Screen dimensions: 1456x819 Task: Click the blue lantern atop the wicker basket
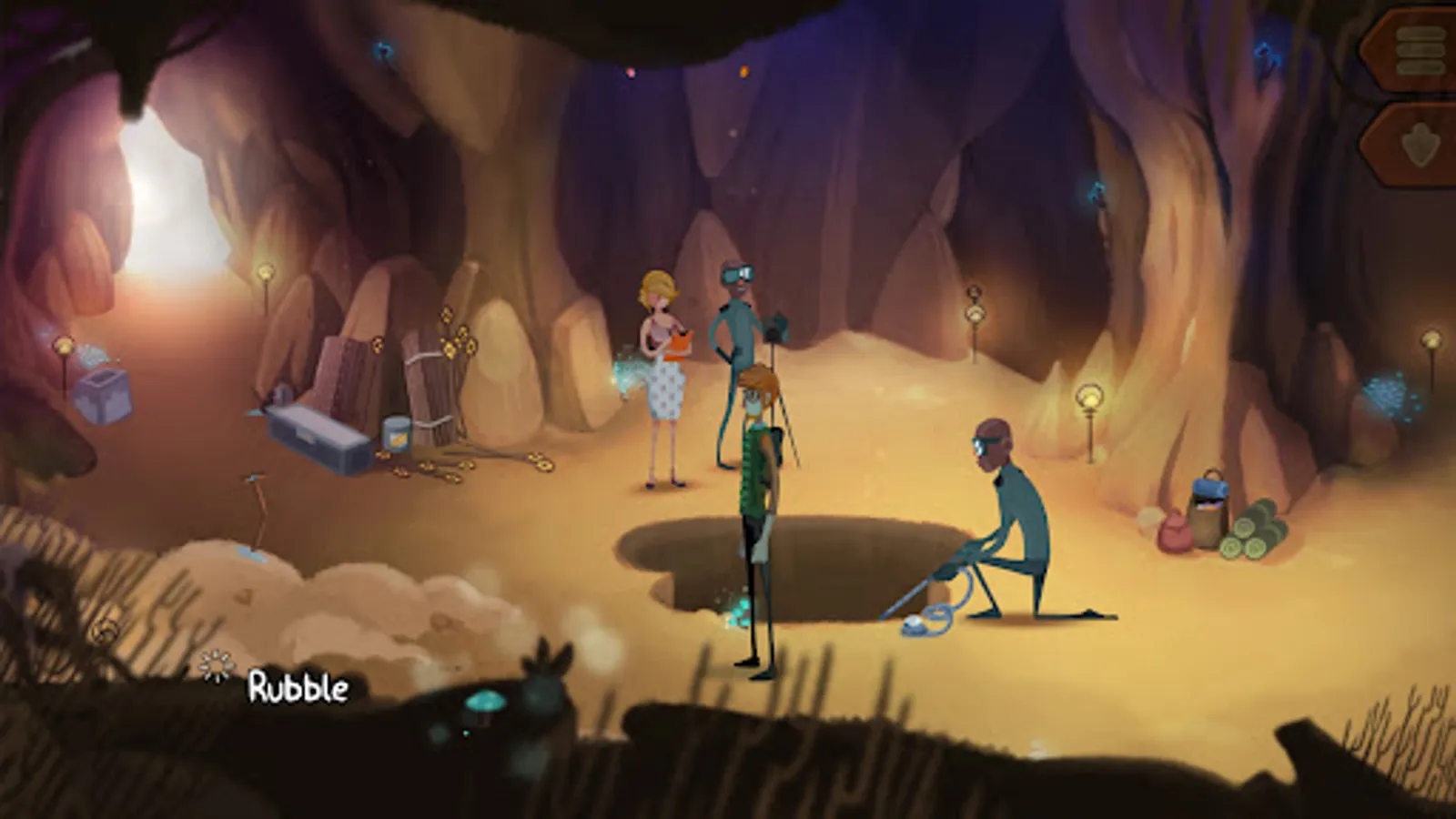1208,489
